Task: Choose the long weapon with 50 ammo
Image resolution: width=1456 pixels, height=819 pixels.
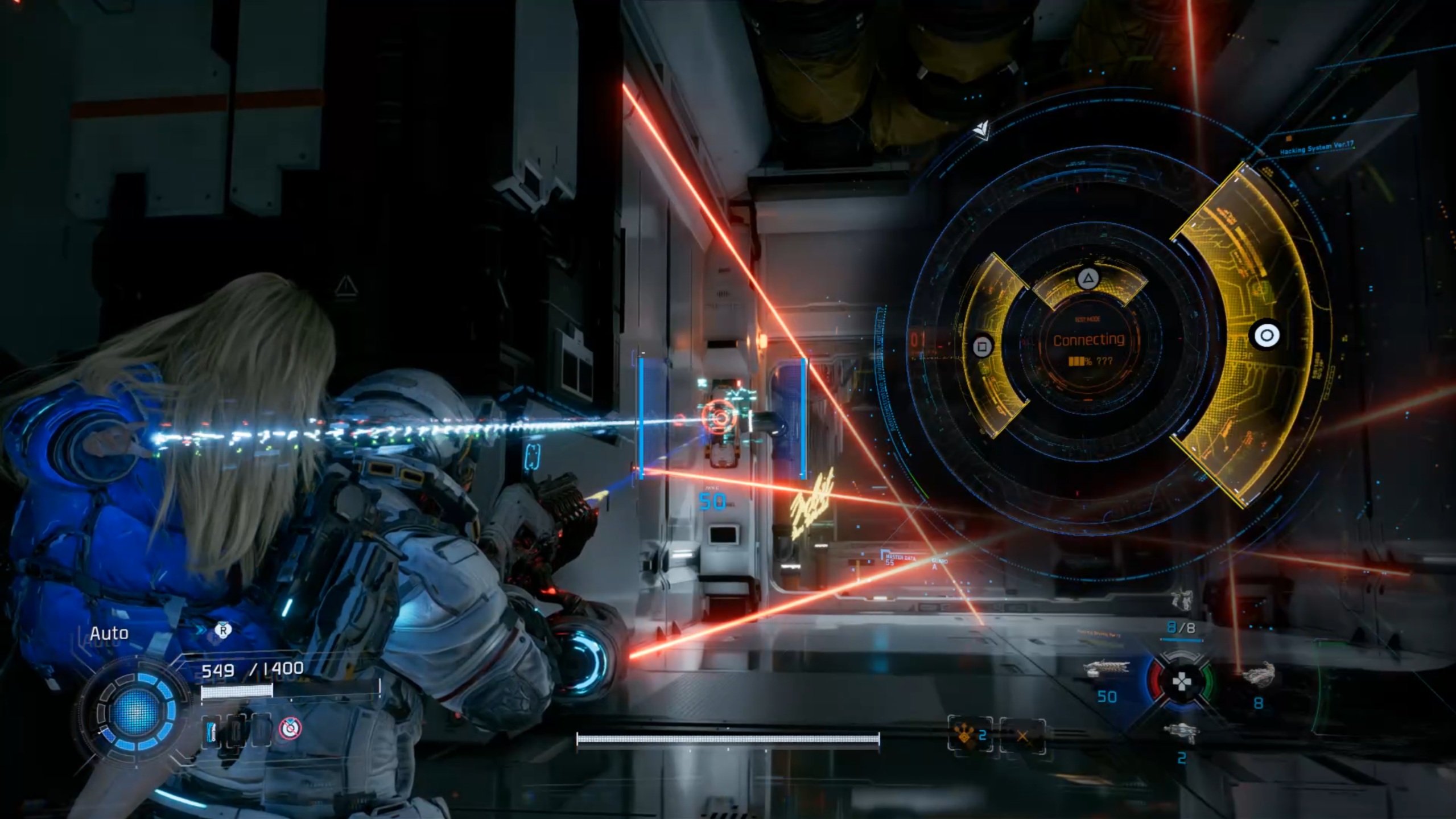Action: tap(1106, 670)
